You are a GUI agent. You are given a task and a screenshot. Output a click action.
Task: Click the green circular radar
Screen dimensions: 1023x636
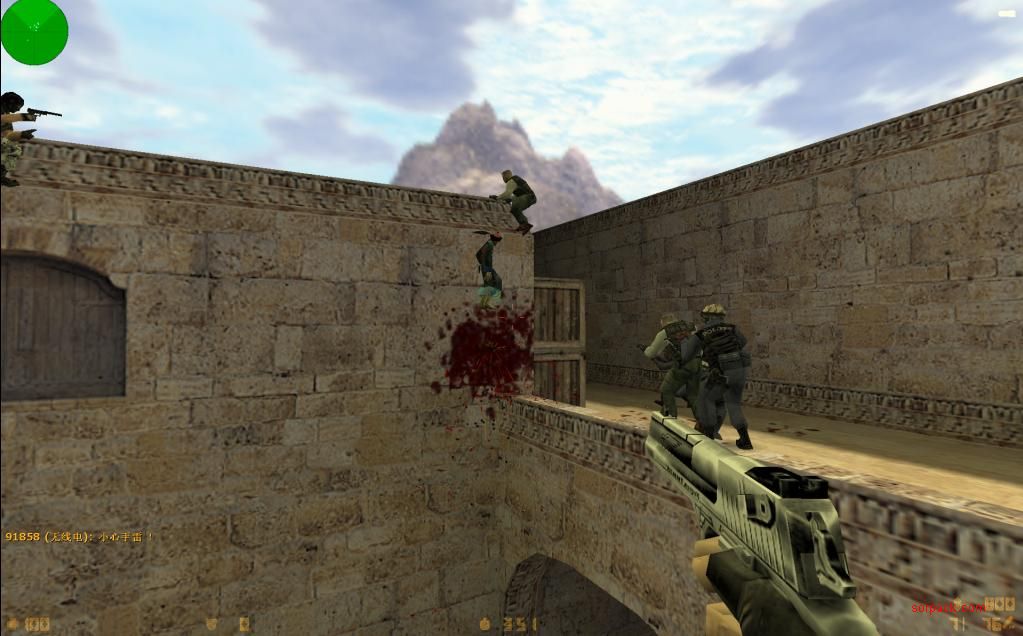[x=34, y=31]
